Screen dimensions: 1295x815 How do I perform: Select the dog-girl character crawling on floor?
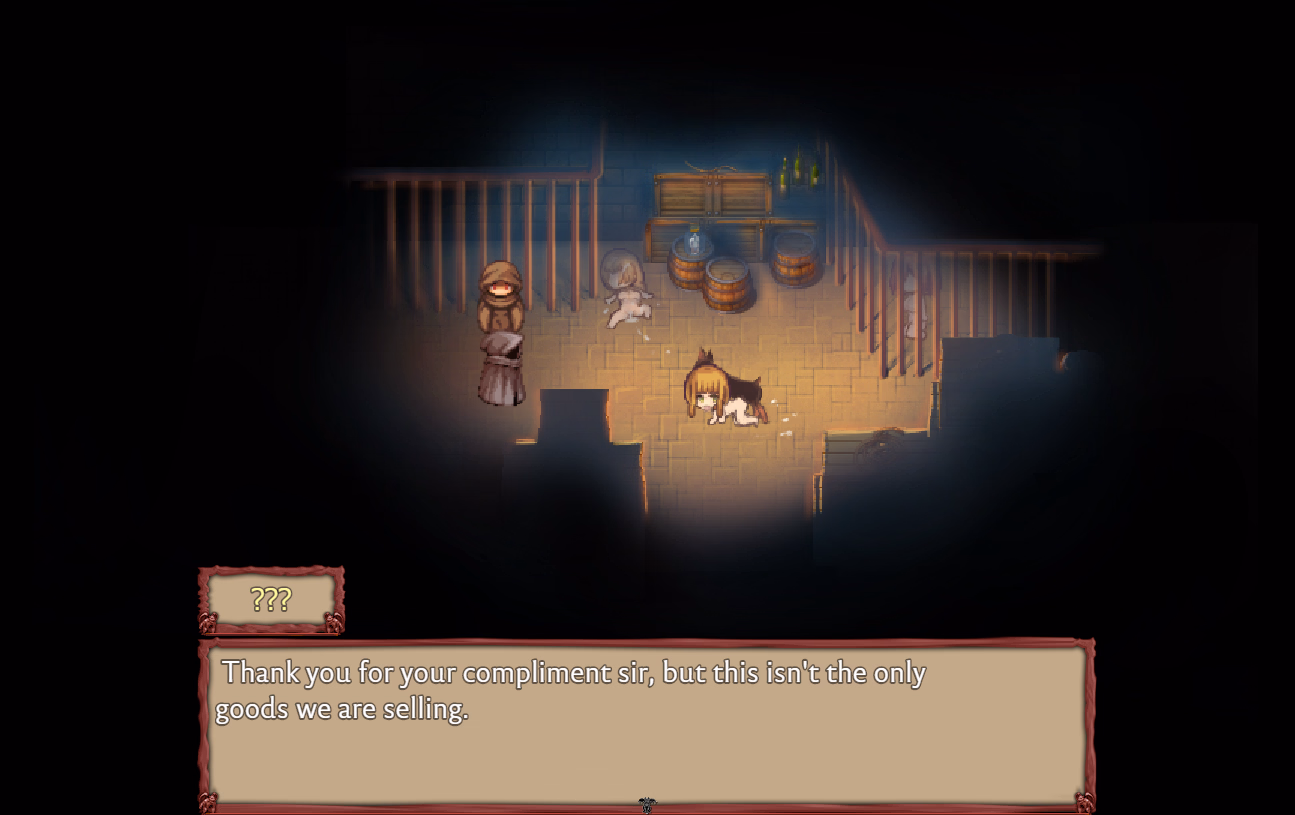tap(722, 395)
